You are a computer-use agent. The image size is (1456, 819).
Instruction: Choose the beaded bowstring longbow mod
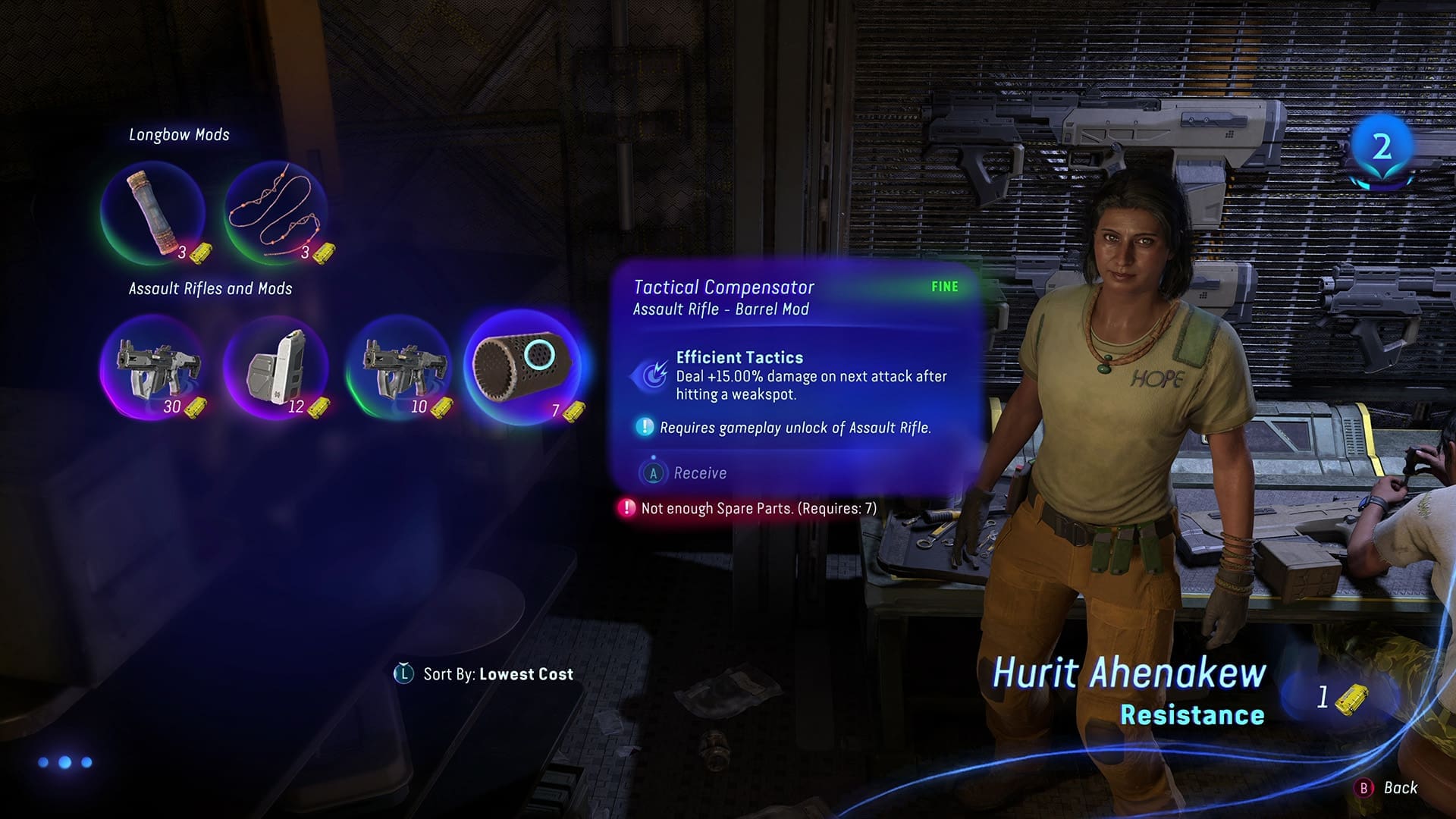coord(276,212)
